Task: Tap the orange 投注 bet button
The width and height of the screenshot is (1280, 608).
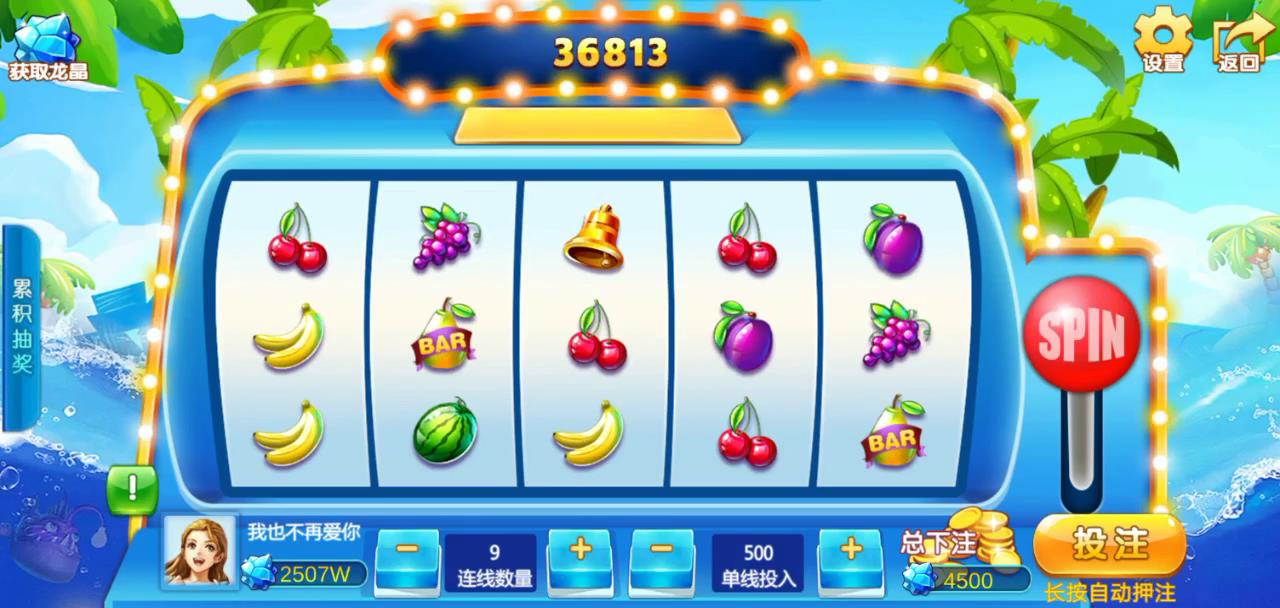Action: (x=1109, y=545)
